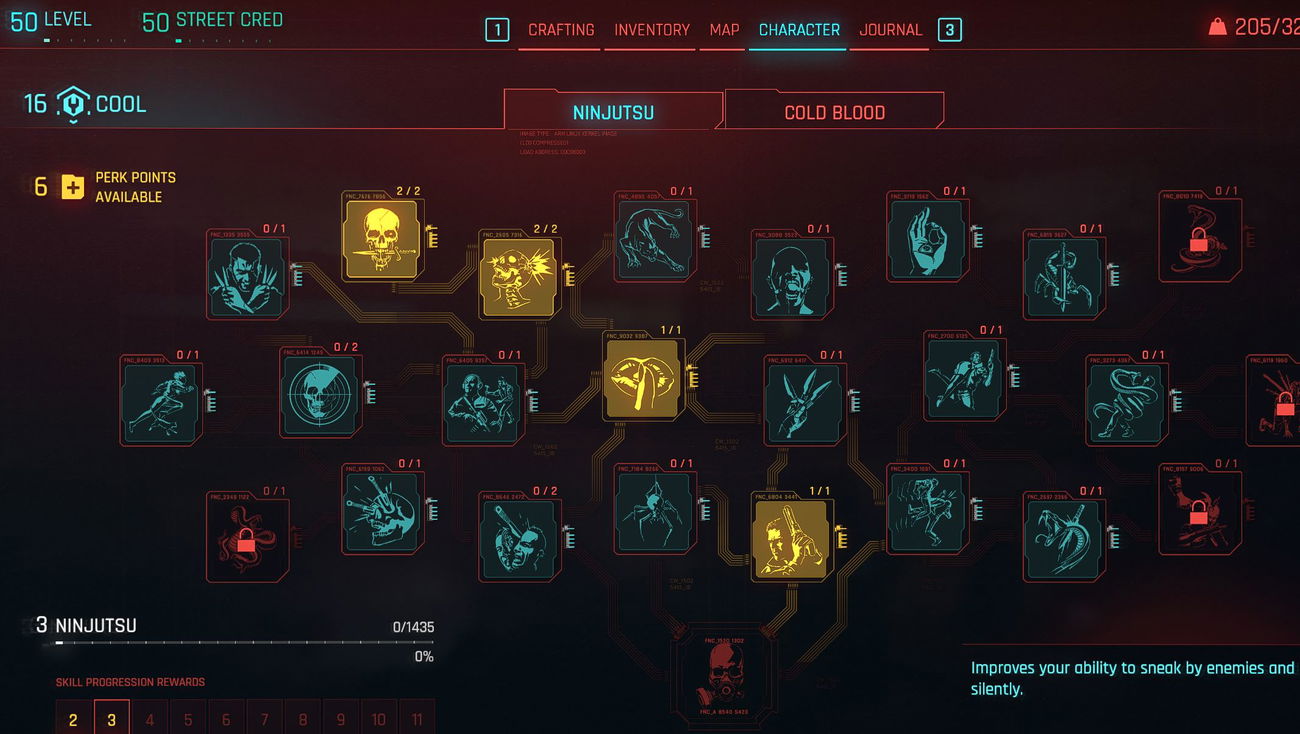Open the Crafting menu tab
The width and height of the screenshot is (1300, 734).
(x=560, y=30)
